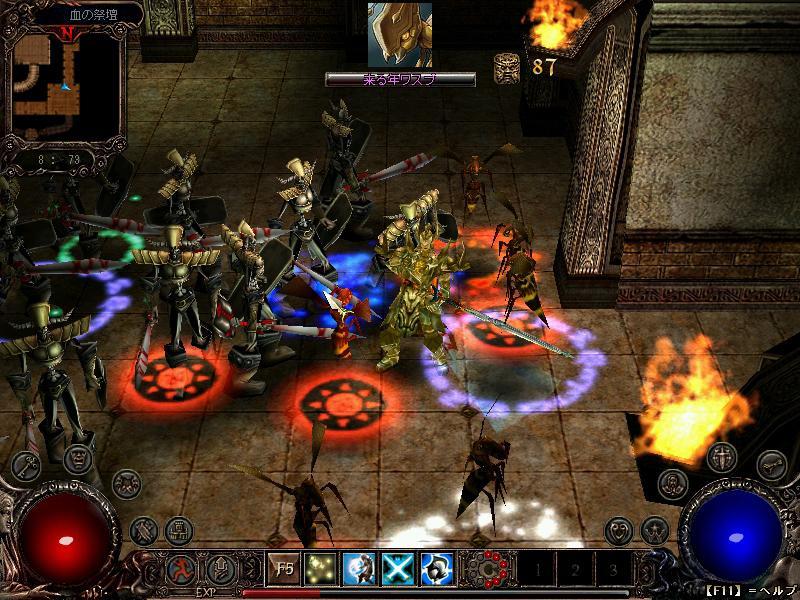This screenshot has width=800, height=600.
Task: Open the face mask icon button
Action: pyautogui.click(x=78, y=459)
